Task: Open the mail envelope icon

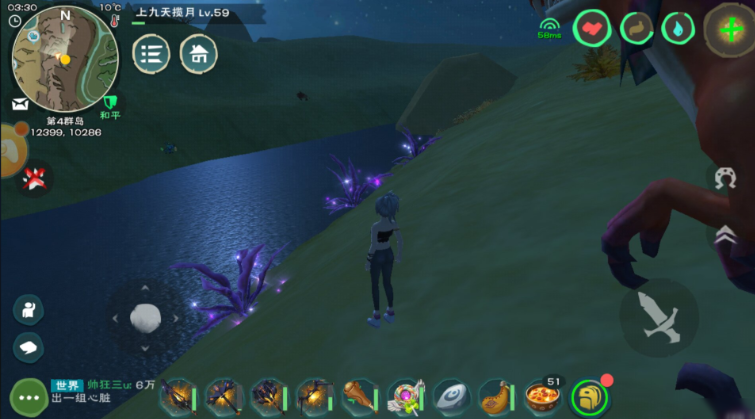Action: pyautogui.click(x=20, y=103)
